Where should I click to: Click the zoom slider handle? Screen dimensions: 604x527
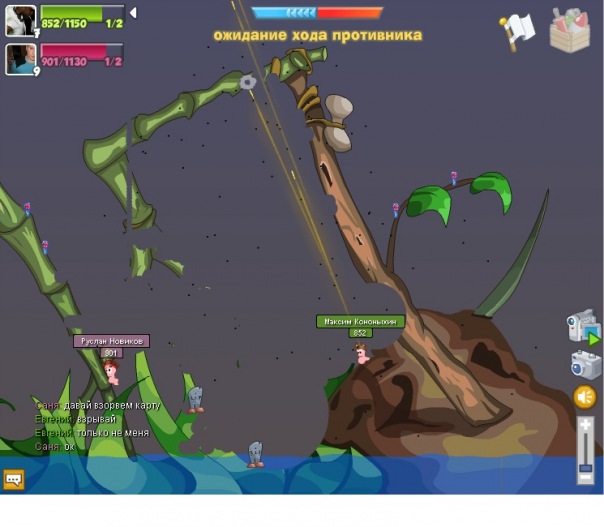(x=586, y=466)
